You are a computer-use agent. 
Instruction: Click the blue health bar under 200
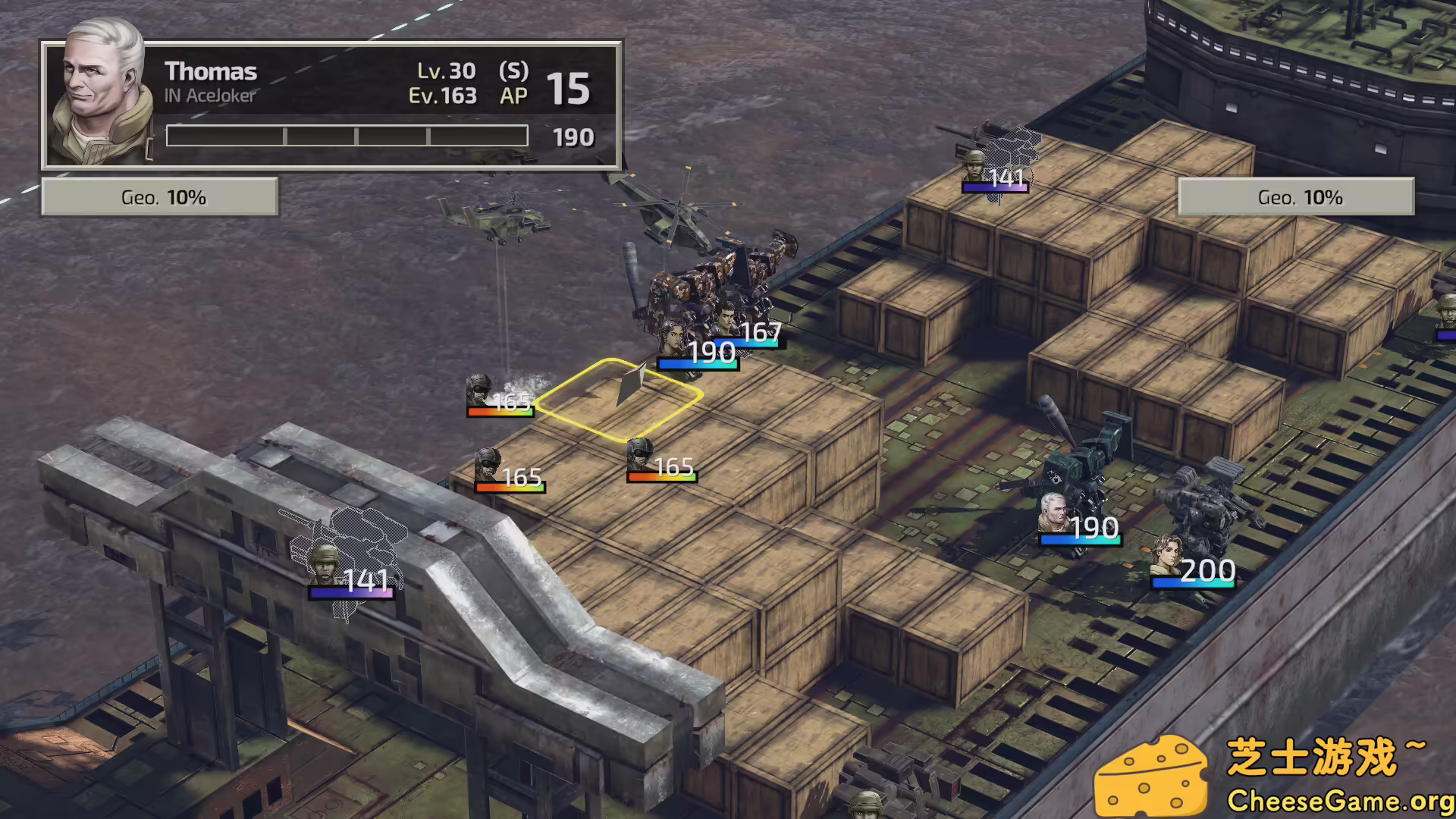coord(1194,582)
